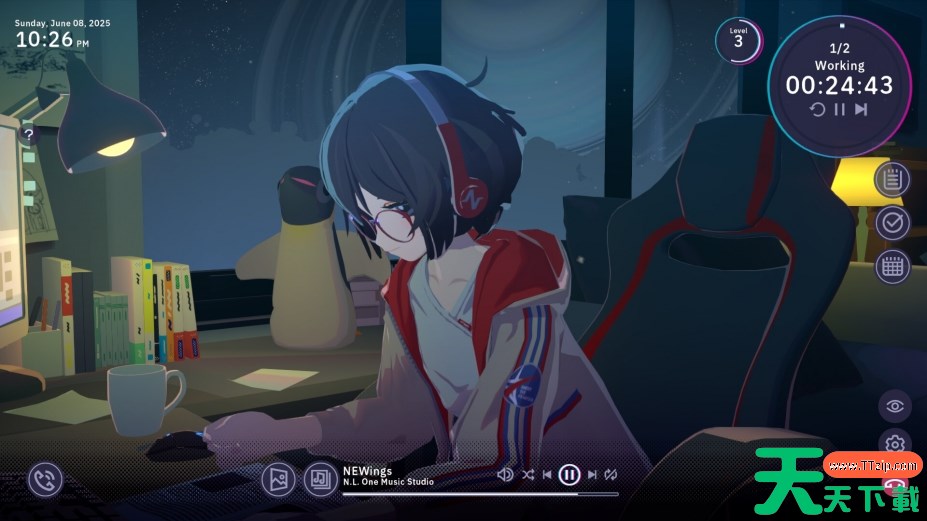Toggle interface visibility with the eye icon
This screenshot has height=521, width=927.
click(x=895, y=405)
